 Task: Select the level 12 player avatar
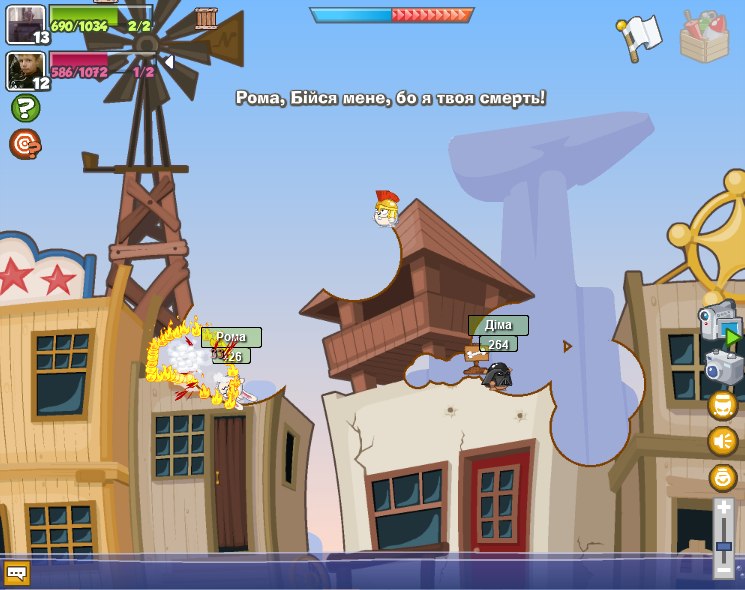[25, 70]
